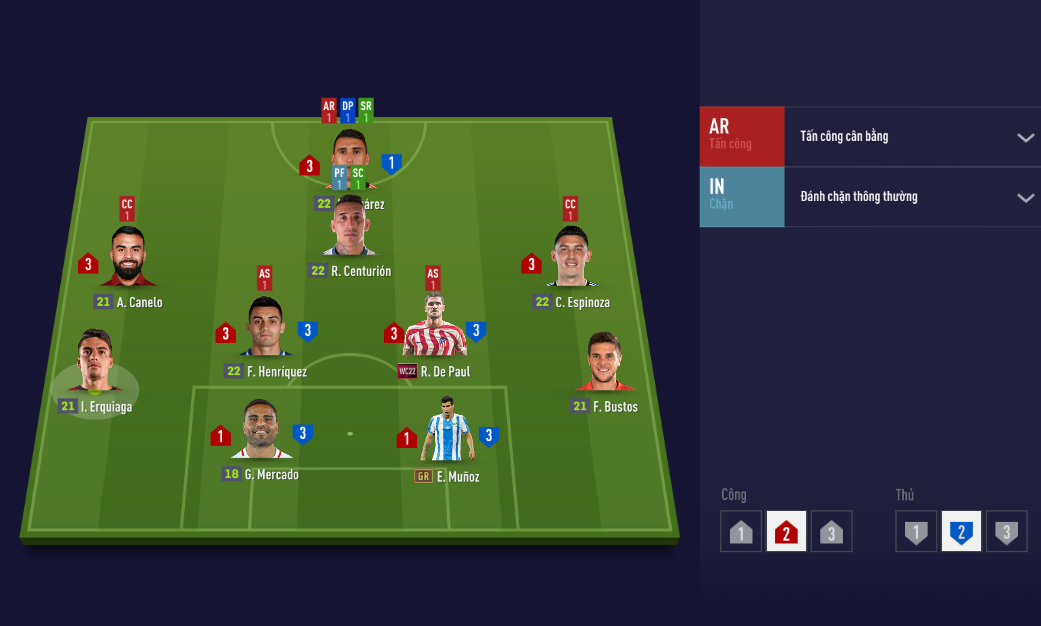Pick R. Centurión in the formation
Screen dimensions: 1041x626
point(350,230)
